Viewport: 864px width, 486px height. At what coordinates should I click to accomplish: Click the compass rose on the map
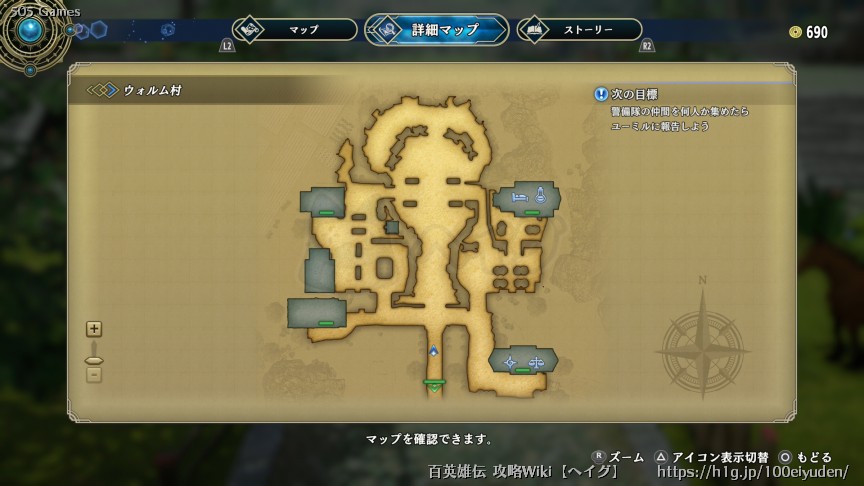703,338
